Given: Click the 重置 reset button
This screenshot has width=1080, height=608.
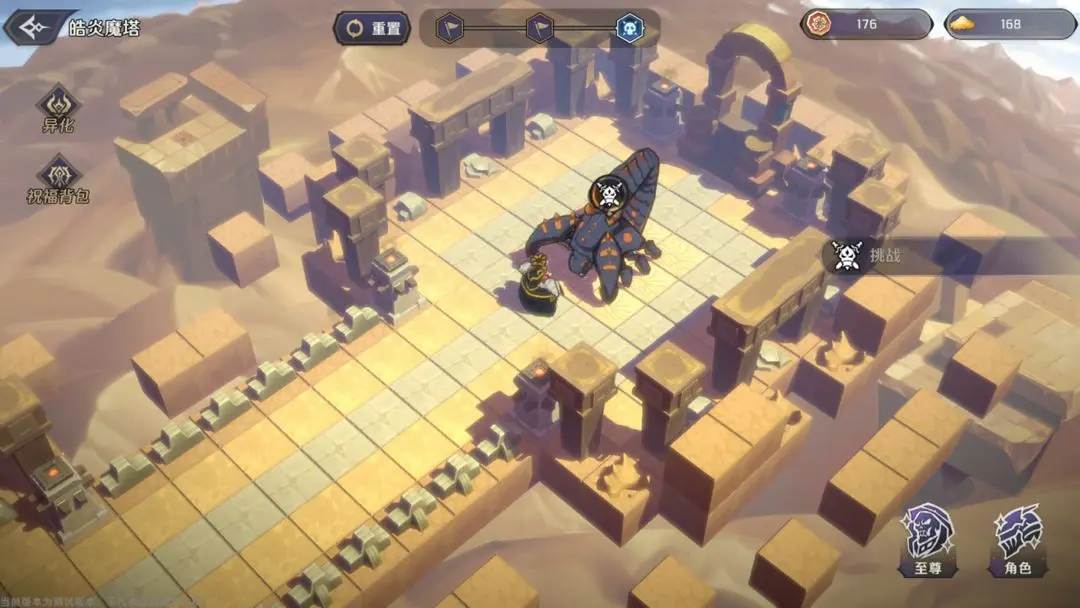Looking at the screenshot, I should pyautogui.click(x=373, y=28).
